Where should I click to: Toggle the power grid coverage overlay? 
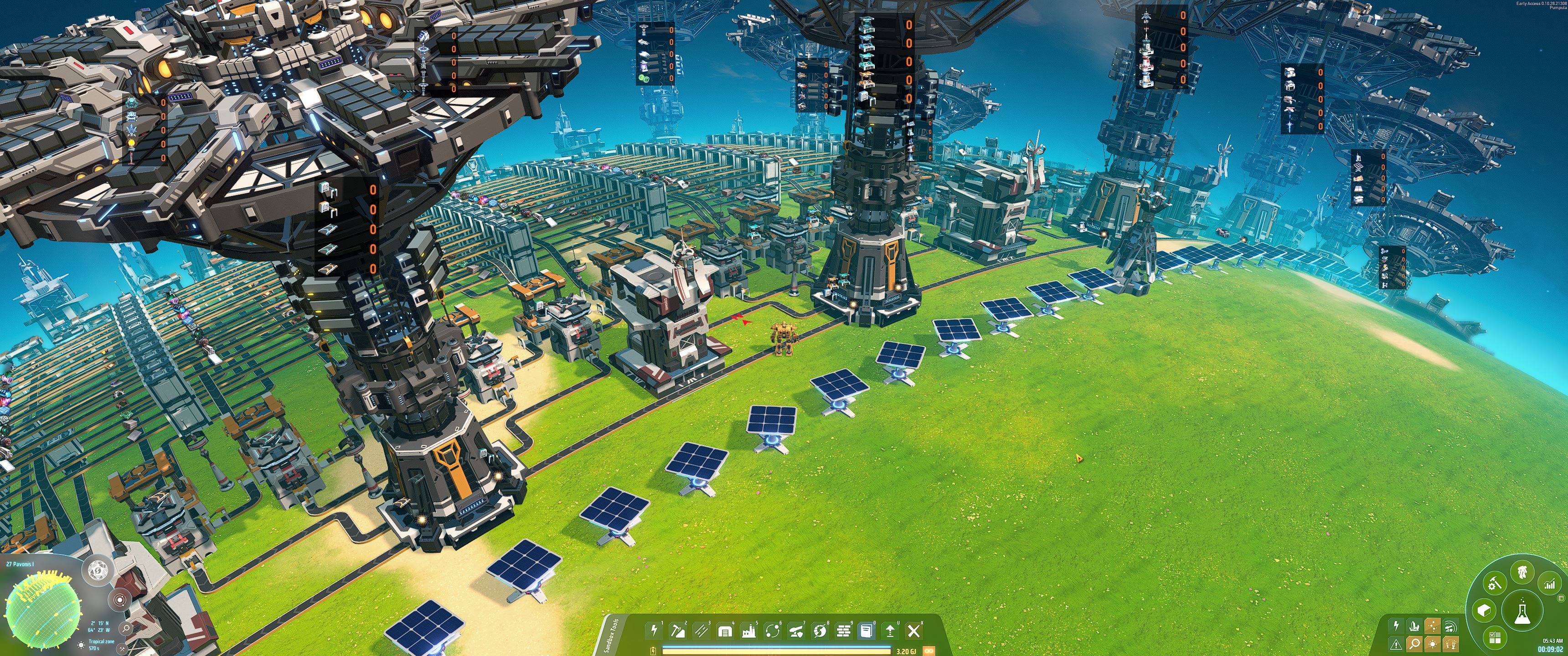1396,625
